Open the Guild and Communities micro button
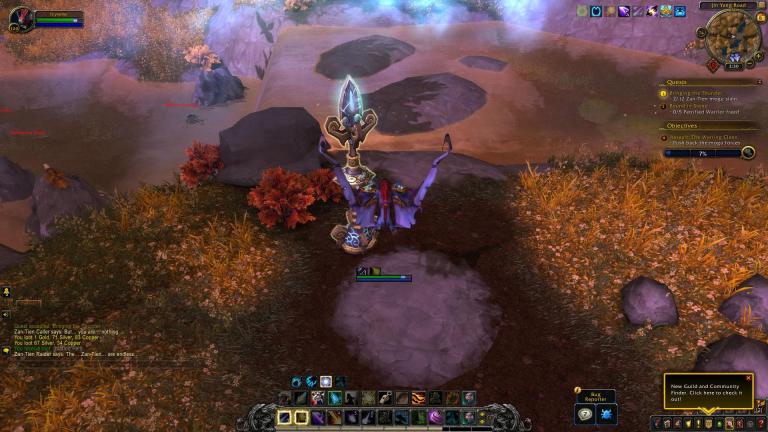768x432 pixels. 708,423
